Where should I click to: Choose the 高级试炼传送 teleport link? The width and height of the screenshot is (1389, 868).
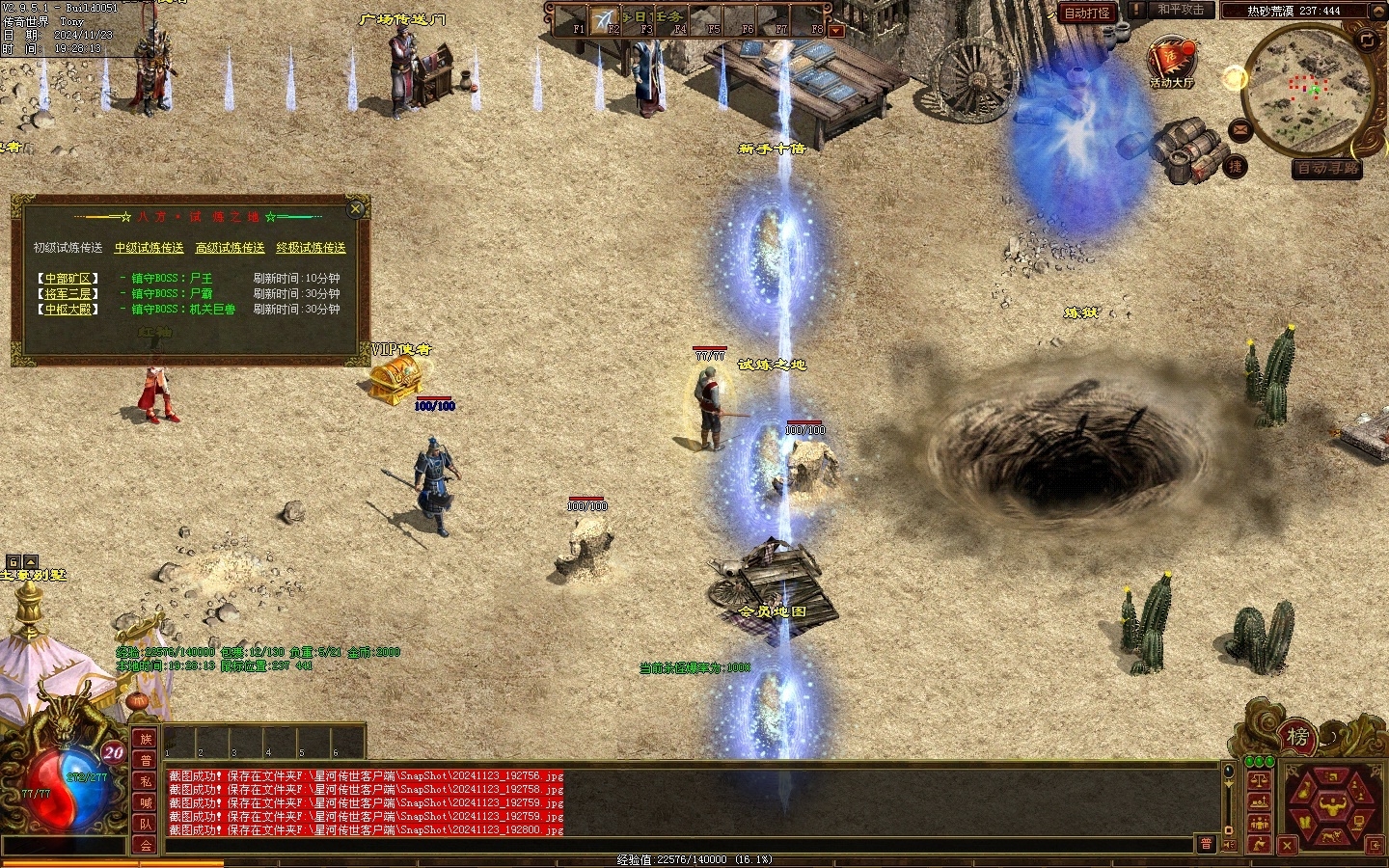pyautogui.click(x=230, y=248)
